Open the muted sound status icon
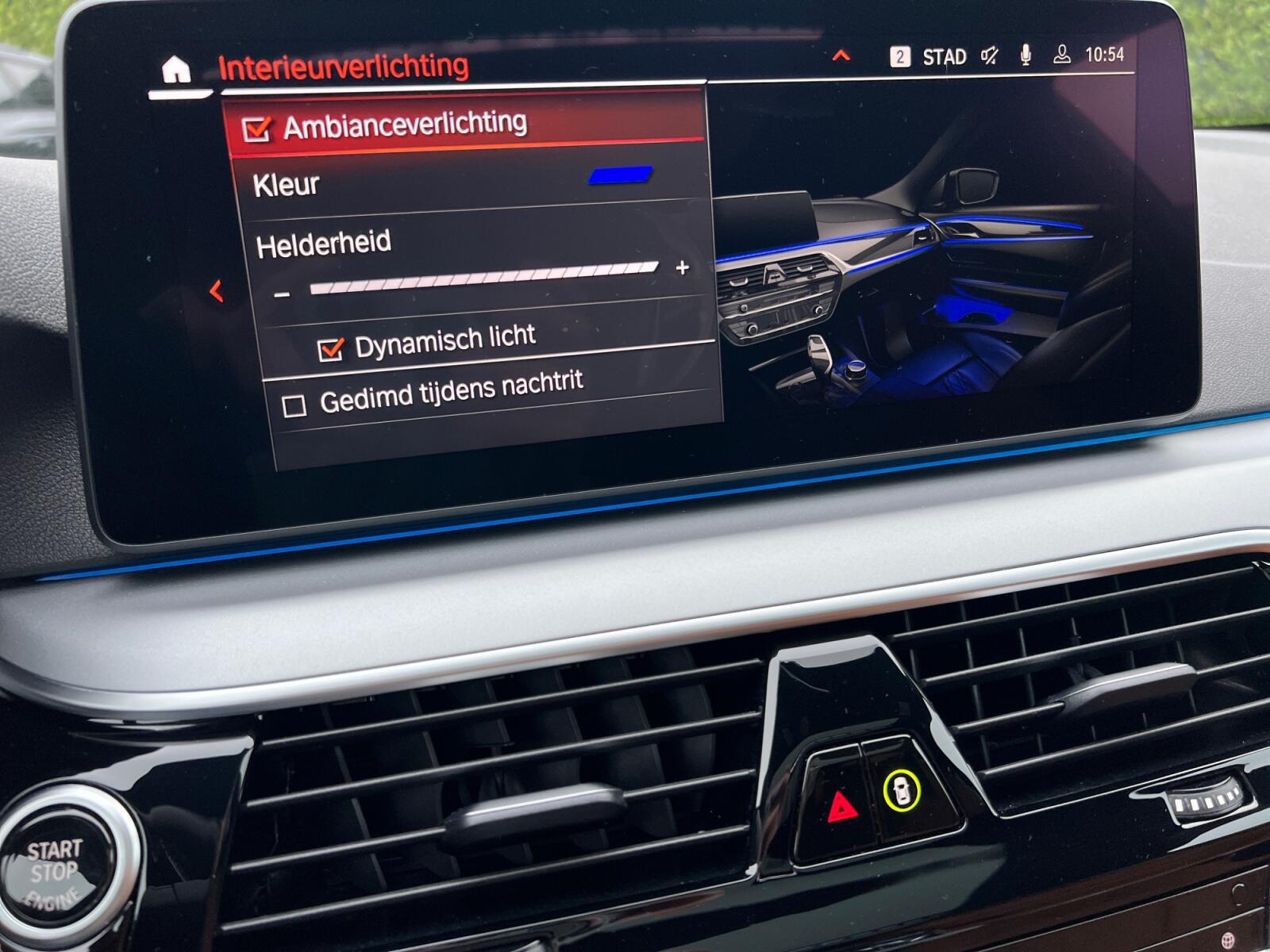Screen dimensions: 1270x952 [x=989, y=56]
